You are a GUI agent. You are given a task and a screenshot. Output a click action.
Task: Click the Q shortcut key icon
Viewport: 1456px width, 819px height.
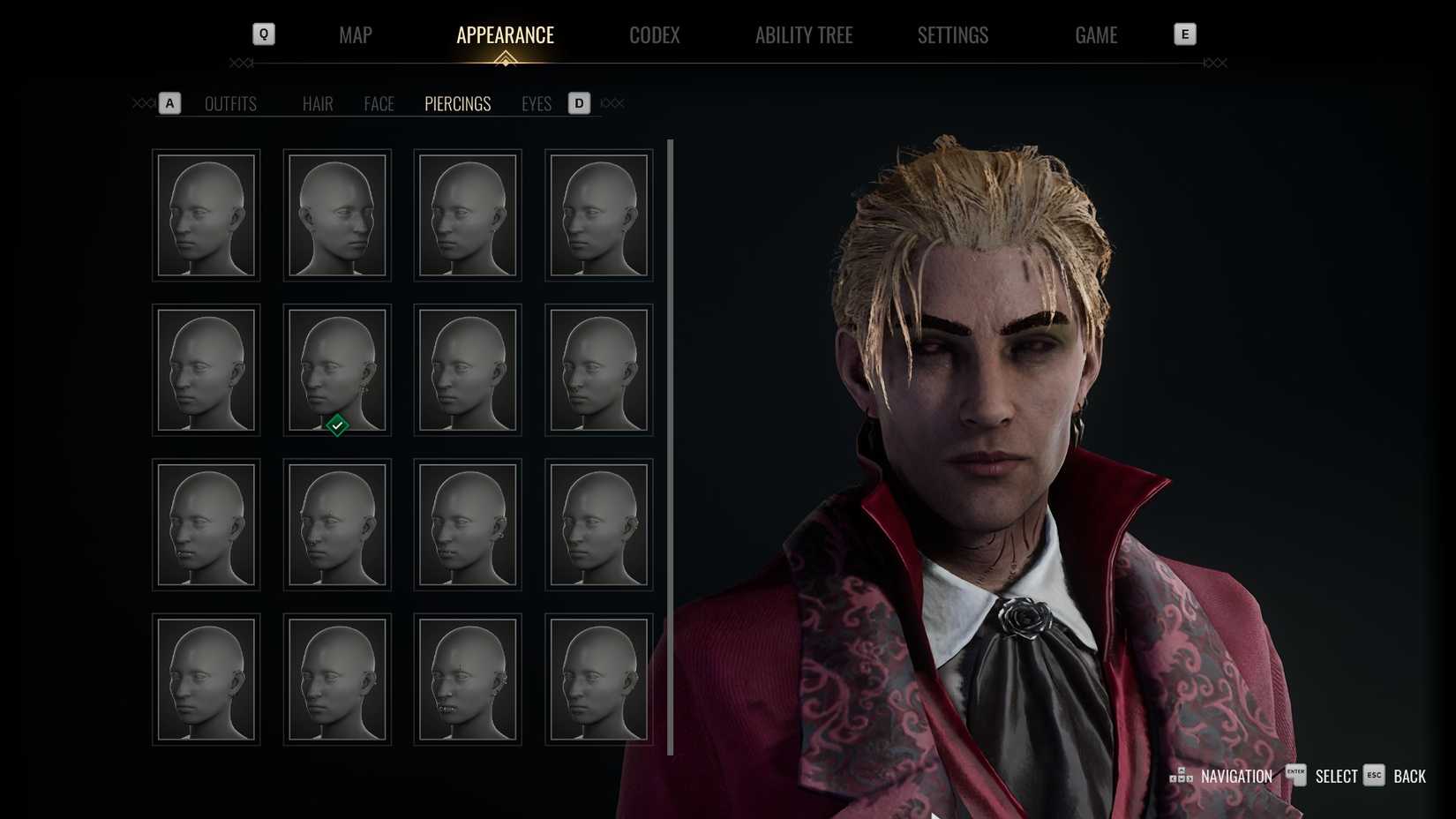[262, 34]
